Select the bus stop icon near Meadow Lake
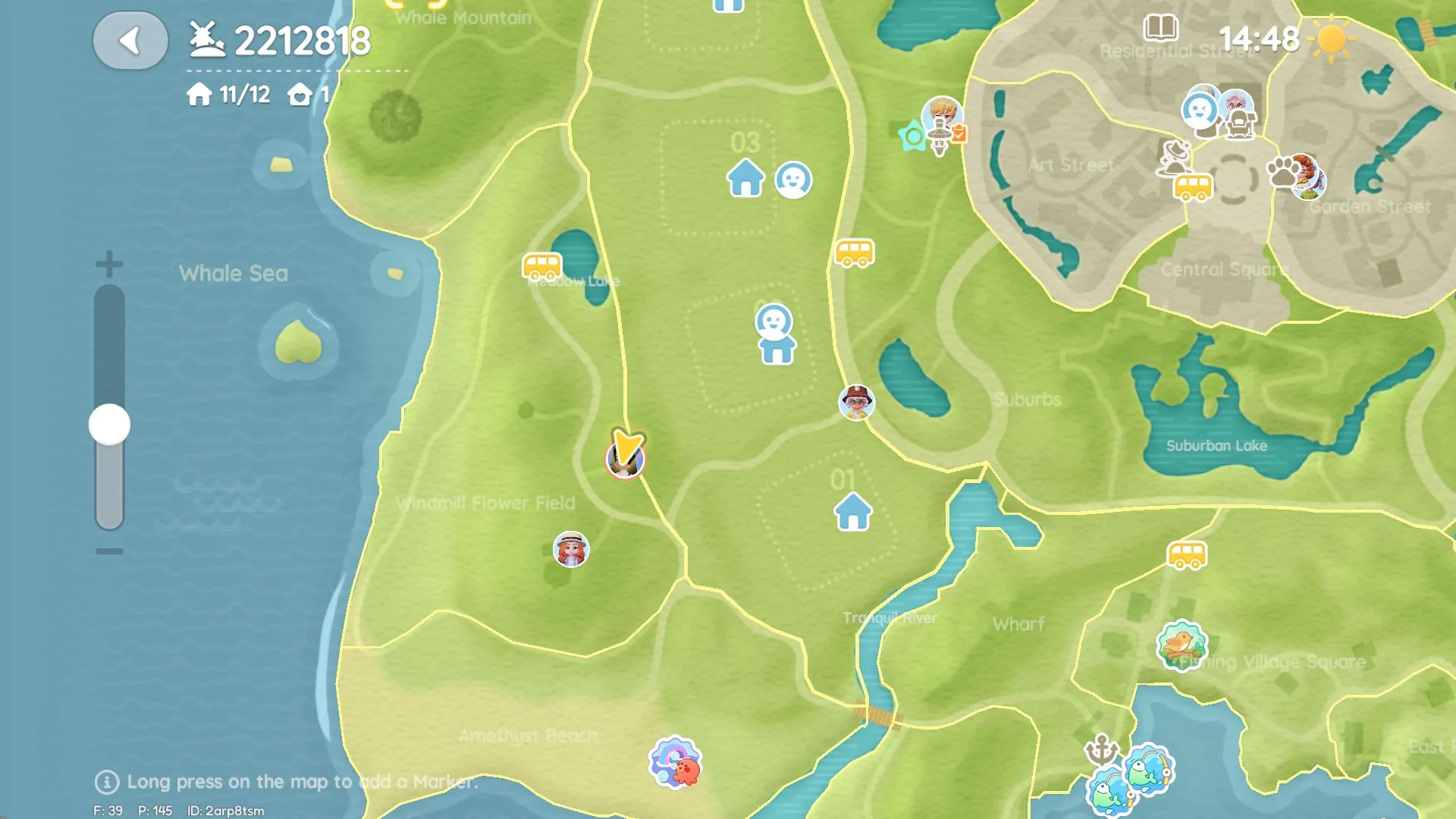The image size is (1456, 819). pyautogui.click(x=541, y=266)
